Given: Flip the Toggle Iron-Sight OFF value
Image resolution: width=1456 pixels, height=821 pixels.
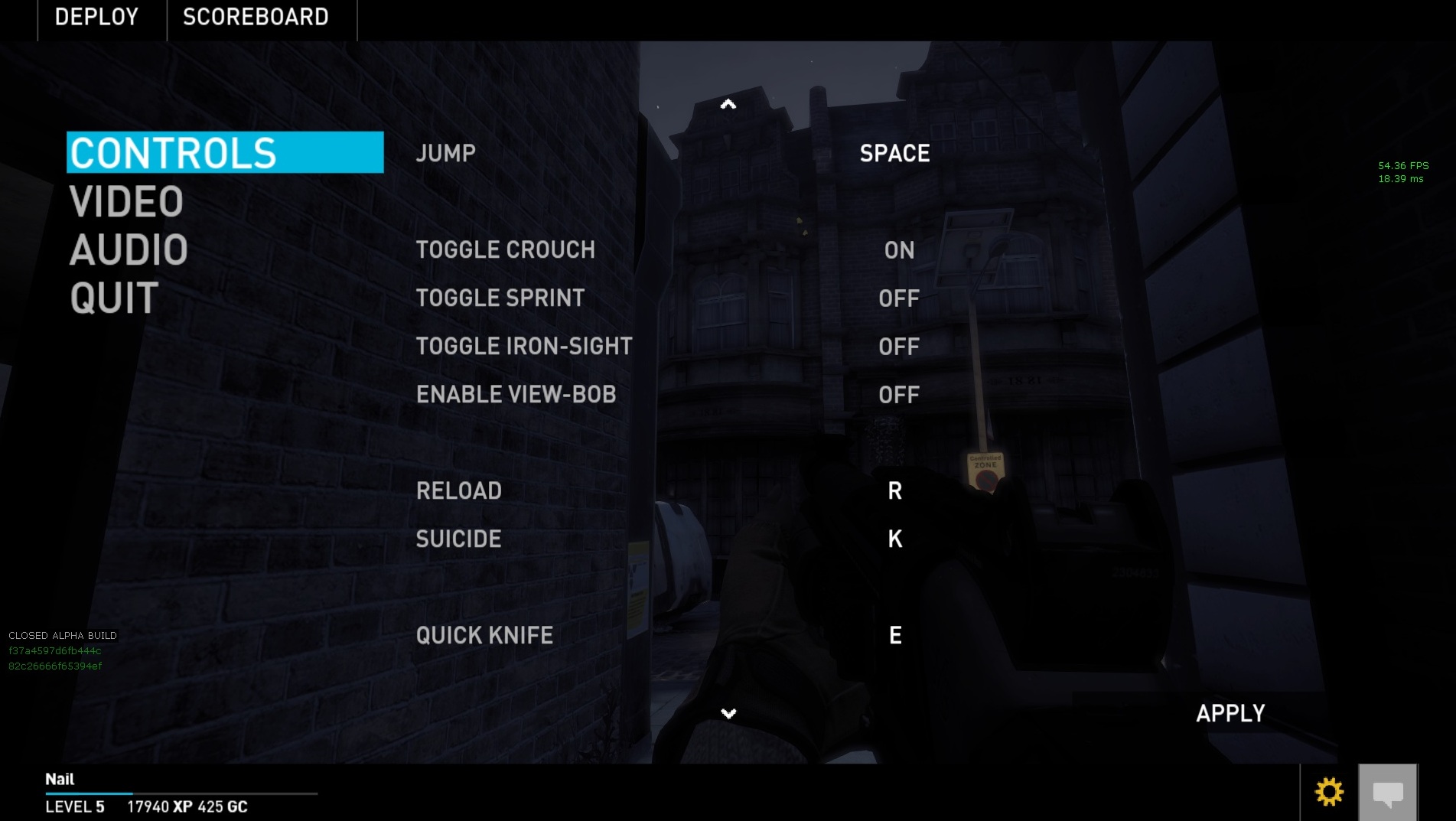Looking at the screenshot, I should pos(899,347).
